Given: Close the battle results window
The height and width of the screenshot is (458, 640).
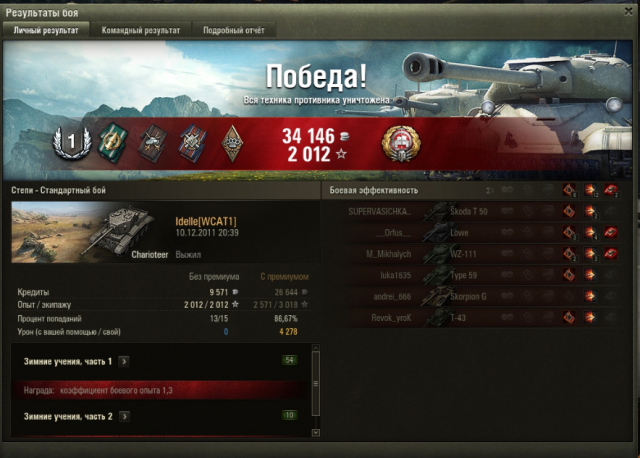Looking at the screenshot, I should pos(629,9).
